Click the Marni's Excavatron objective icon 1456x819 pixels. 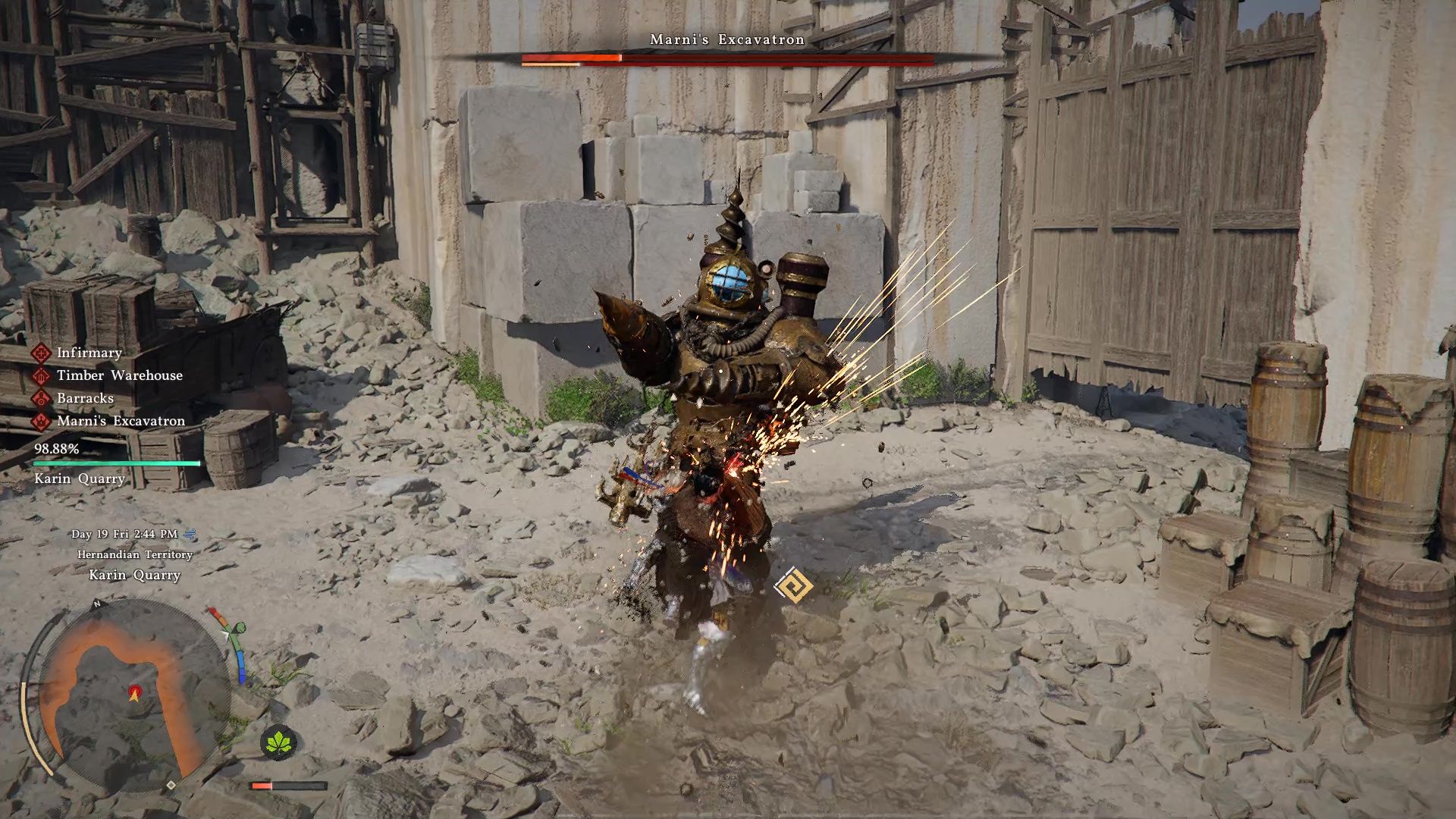[x=42, y=420]
